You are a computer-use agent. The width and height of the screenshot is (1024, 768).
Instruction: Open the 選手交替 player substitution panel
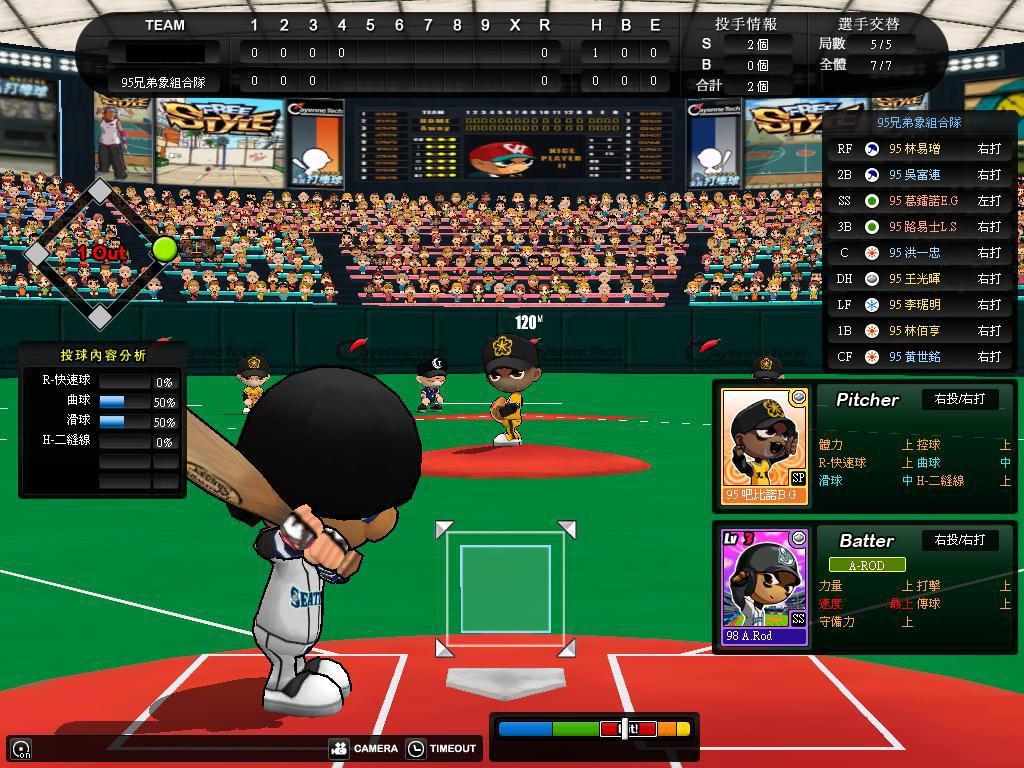point(867,23)
